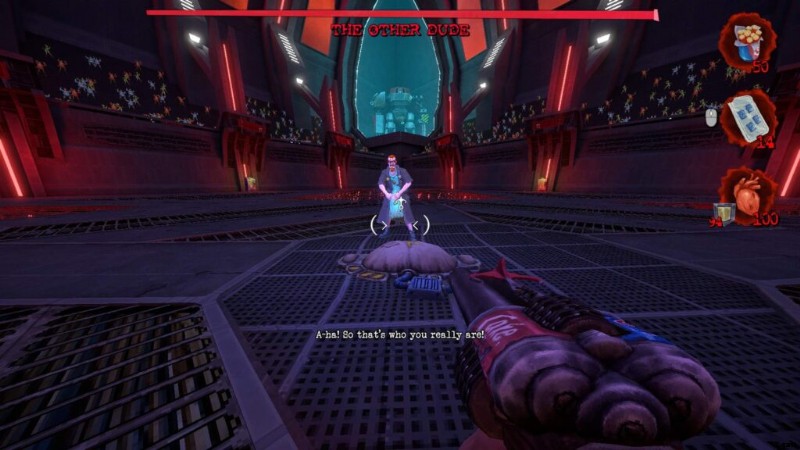Click the anatomical heart health icon

[750, 189]
